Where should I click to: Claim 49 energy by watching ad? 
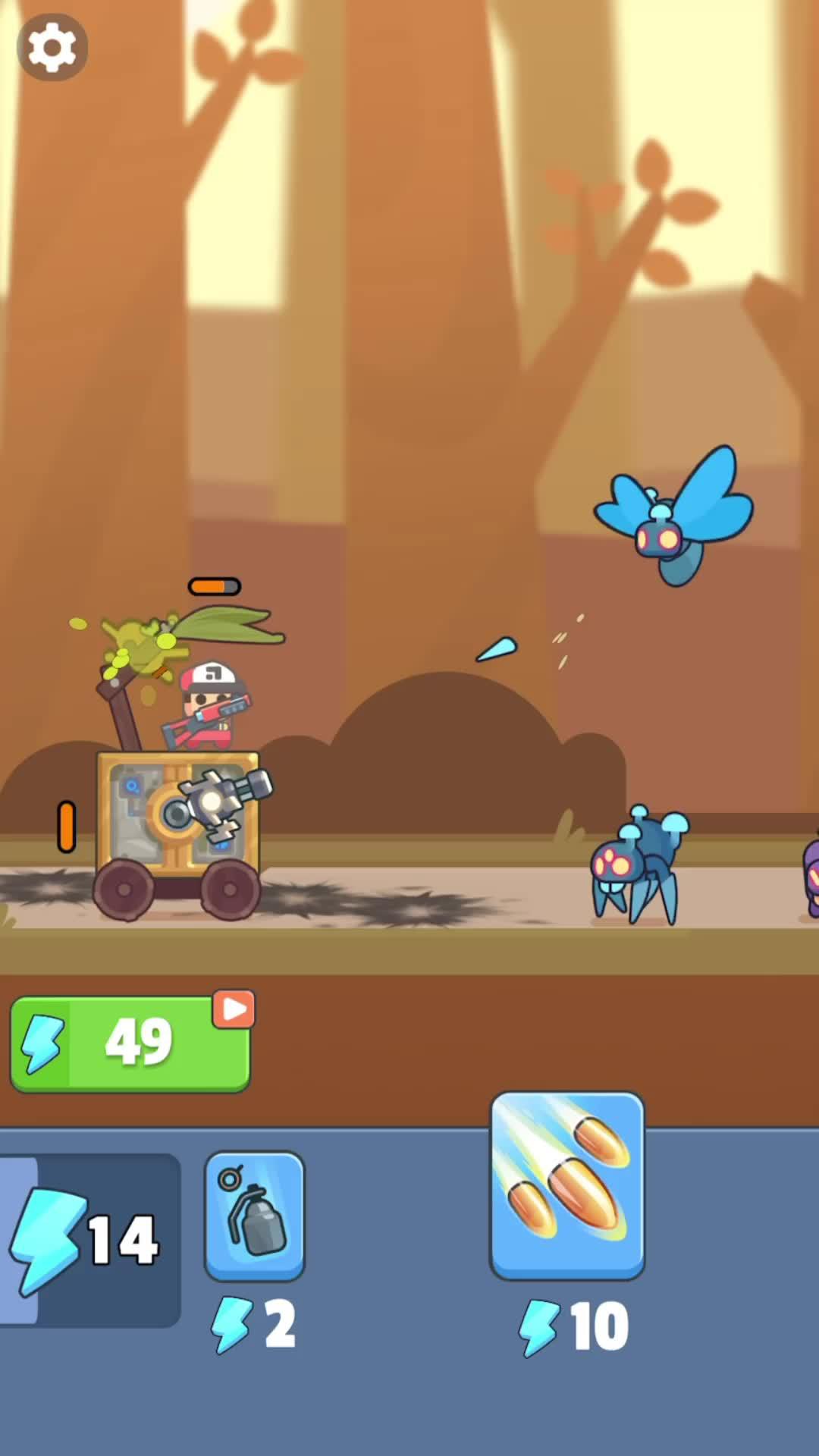coord(130,1043)
